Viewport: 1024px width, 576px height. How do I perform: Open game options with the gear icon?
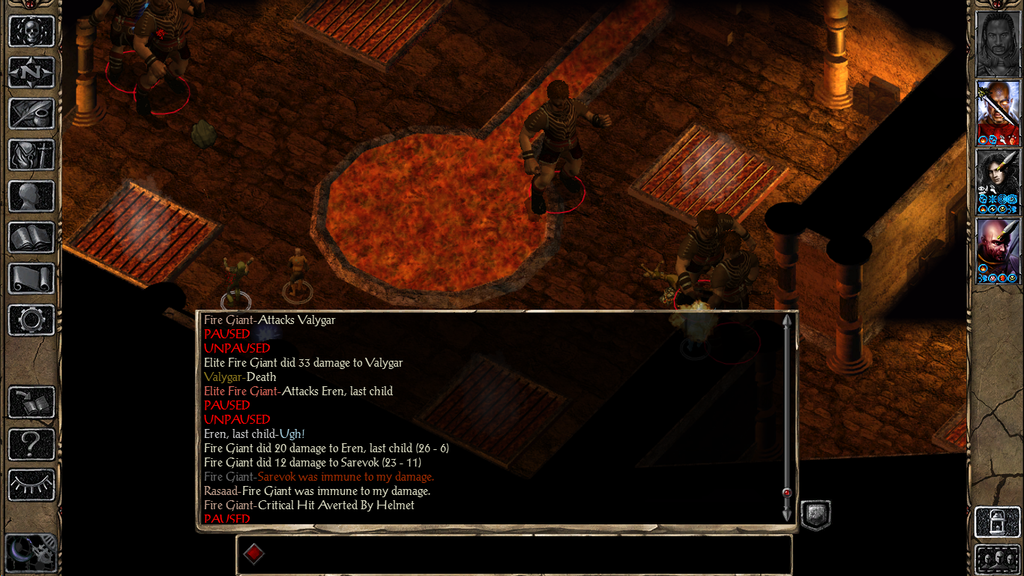(31, 320)
